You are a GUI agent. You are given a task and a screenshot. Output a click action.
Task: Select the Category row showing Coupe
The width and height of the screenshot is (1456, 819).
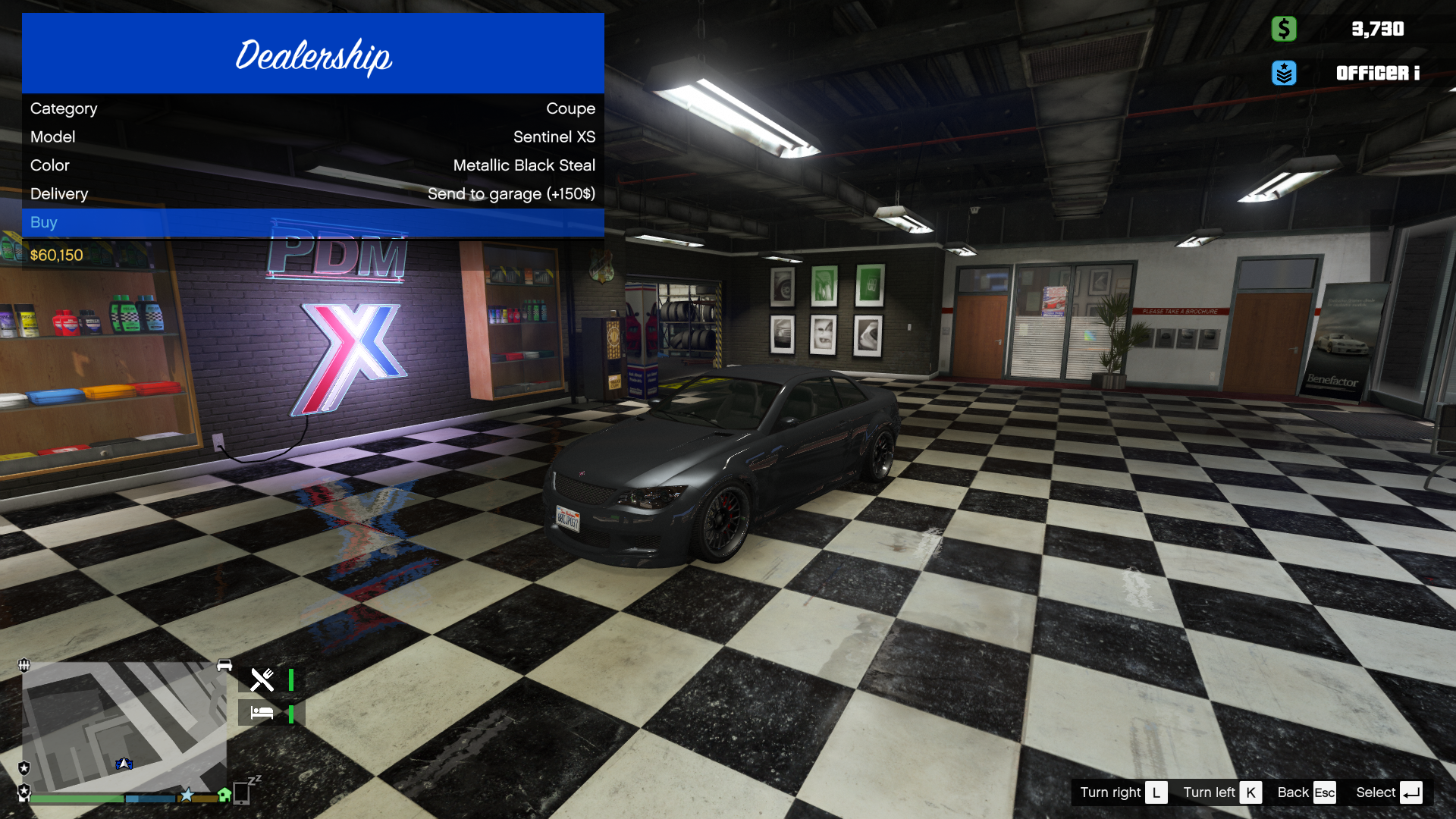pyautogui.click(x=312, y=108)
